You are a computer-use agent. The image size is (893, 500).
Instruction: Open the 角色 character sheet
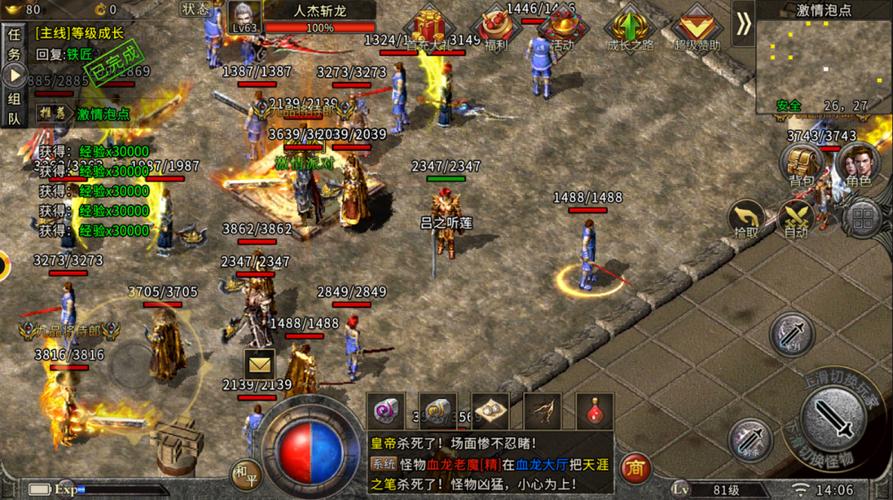click(857, 164)
